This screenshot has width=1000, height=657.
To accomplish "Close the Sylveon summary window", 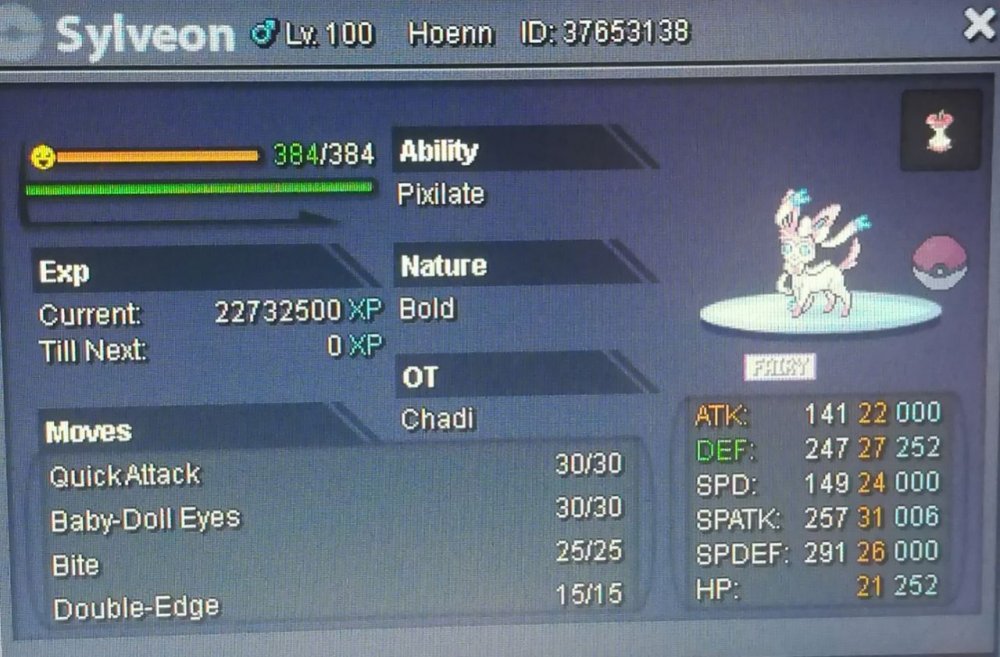I will pos(977,24).
